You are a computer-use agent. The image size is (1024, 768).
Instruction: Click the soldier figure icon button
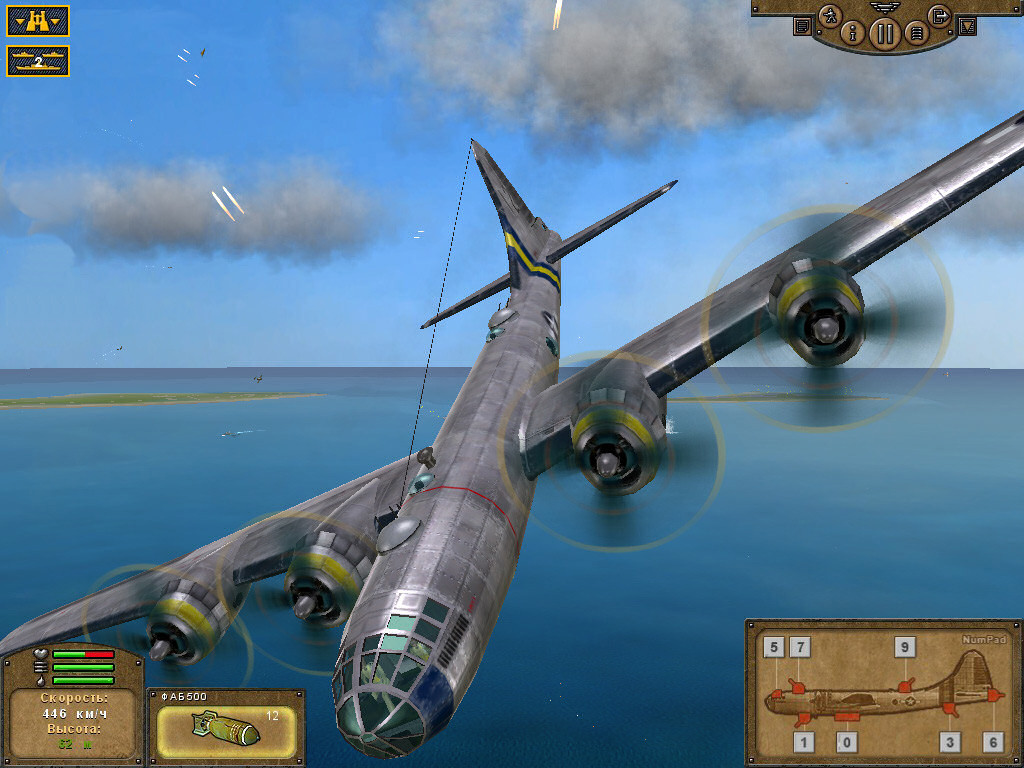(x=830, y=16)
